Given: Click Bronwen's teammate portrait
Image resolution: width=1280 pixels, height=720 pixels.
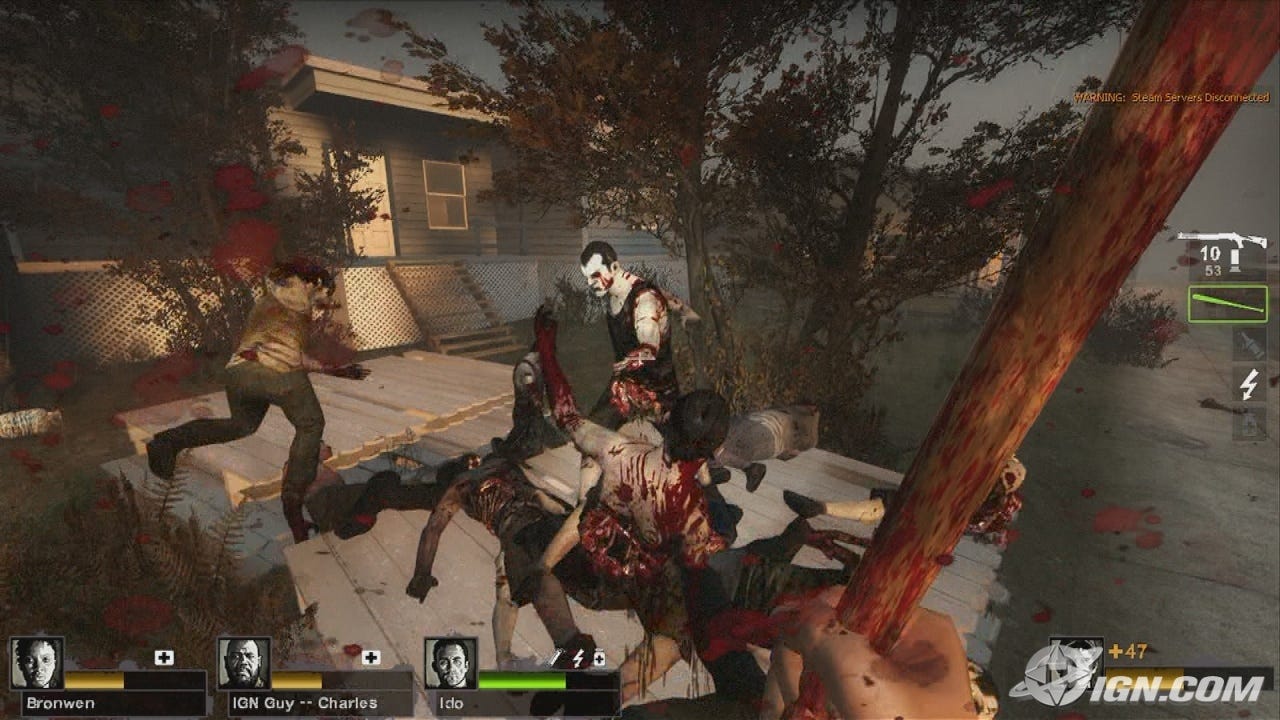Looking at the screenshot, I should [37, 663].
